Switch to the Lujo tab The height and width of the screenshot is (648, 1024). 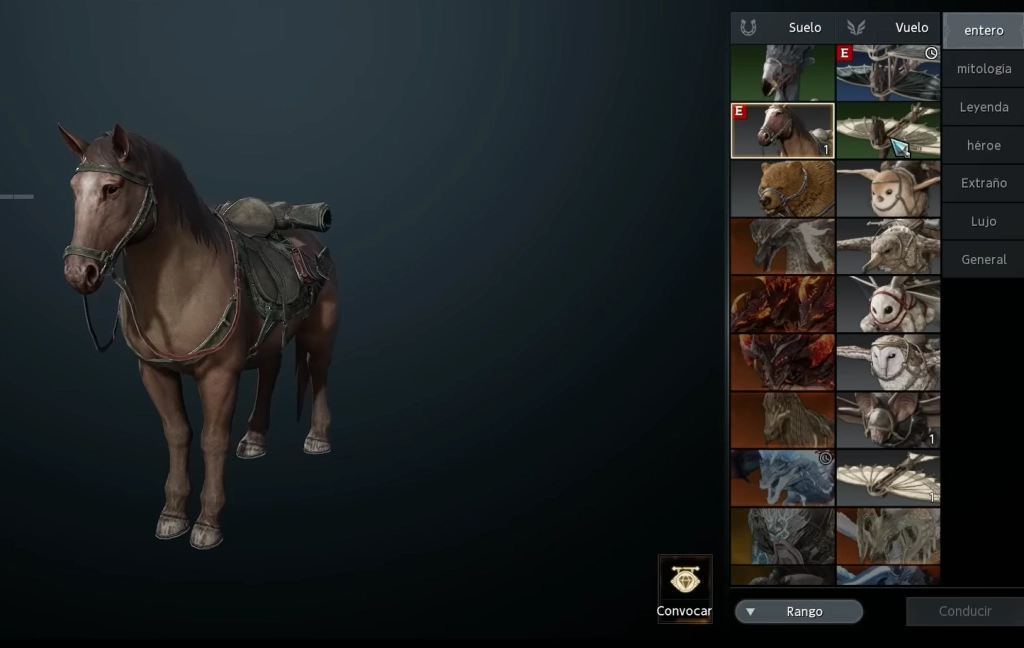click(983, 221)
